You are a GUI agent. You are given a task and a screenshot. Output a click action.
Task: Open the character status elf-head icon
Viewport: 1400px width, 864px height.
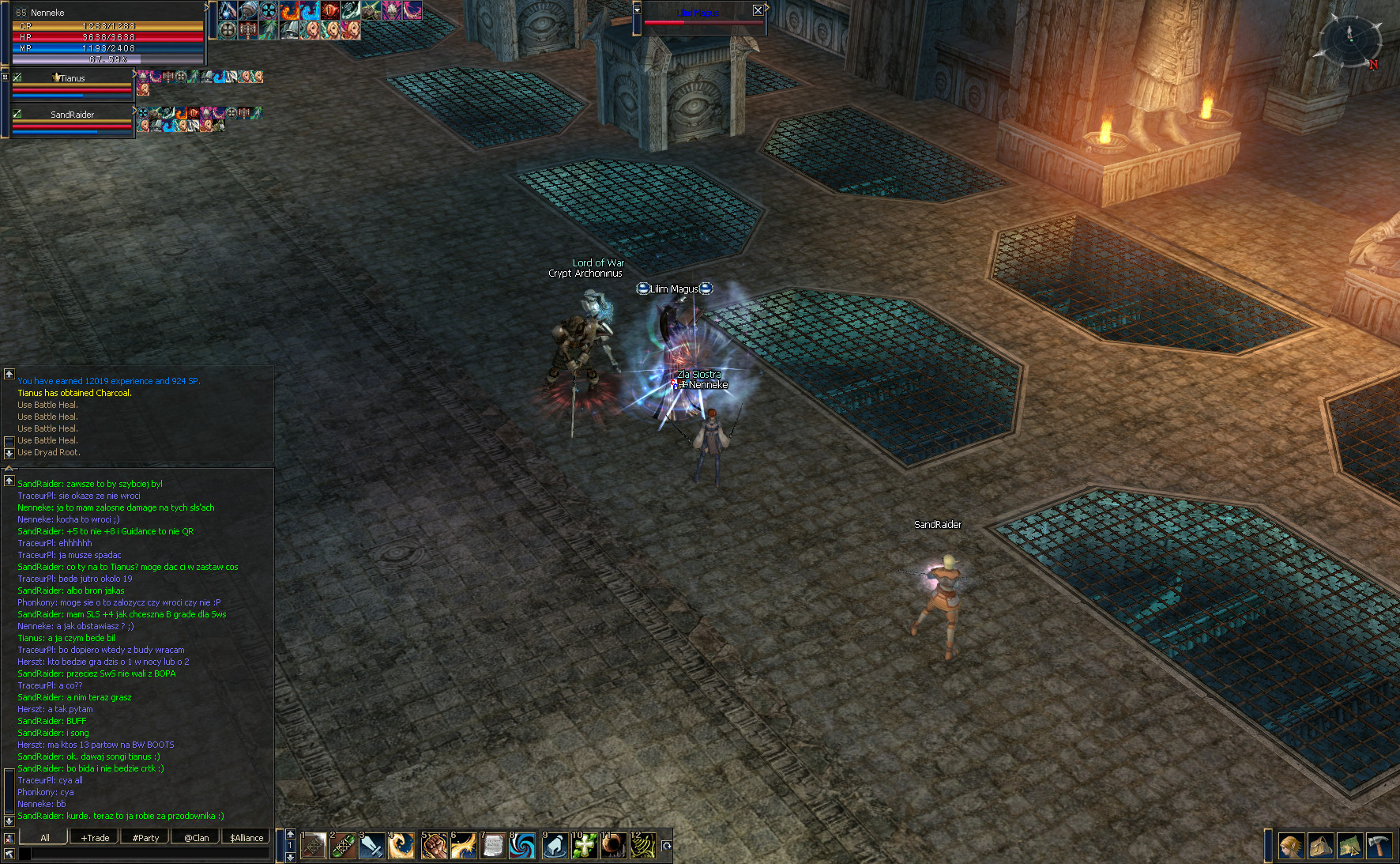click(1292, 846)
